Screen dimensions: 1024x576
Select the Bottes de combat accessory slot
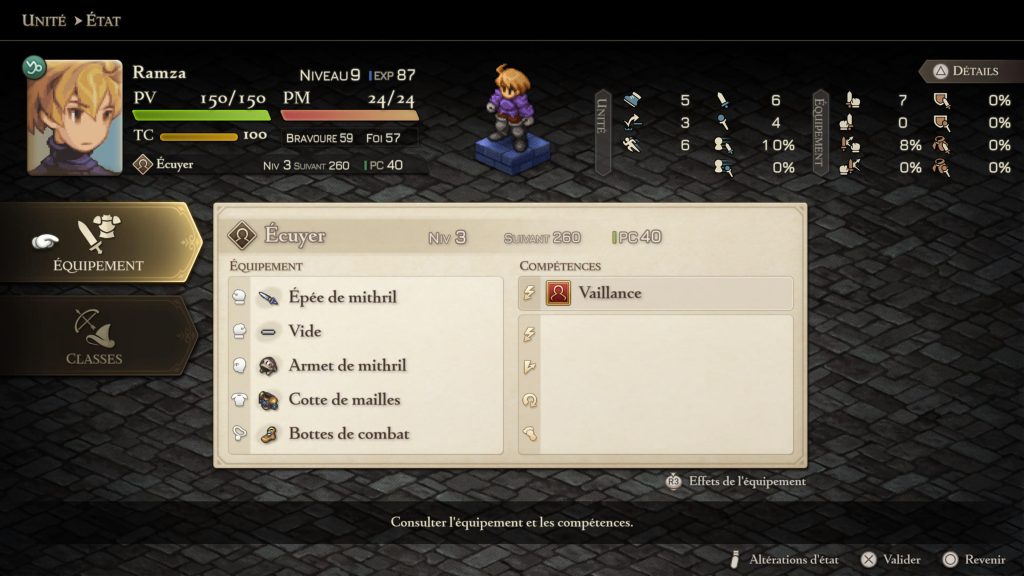click(349, 434)
